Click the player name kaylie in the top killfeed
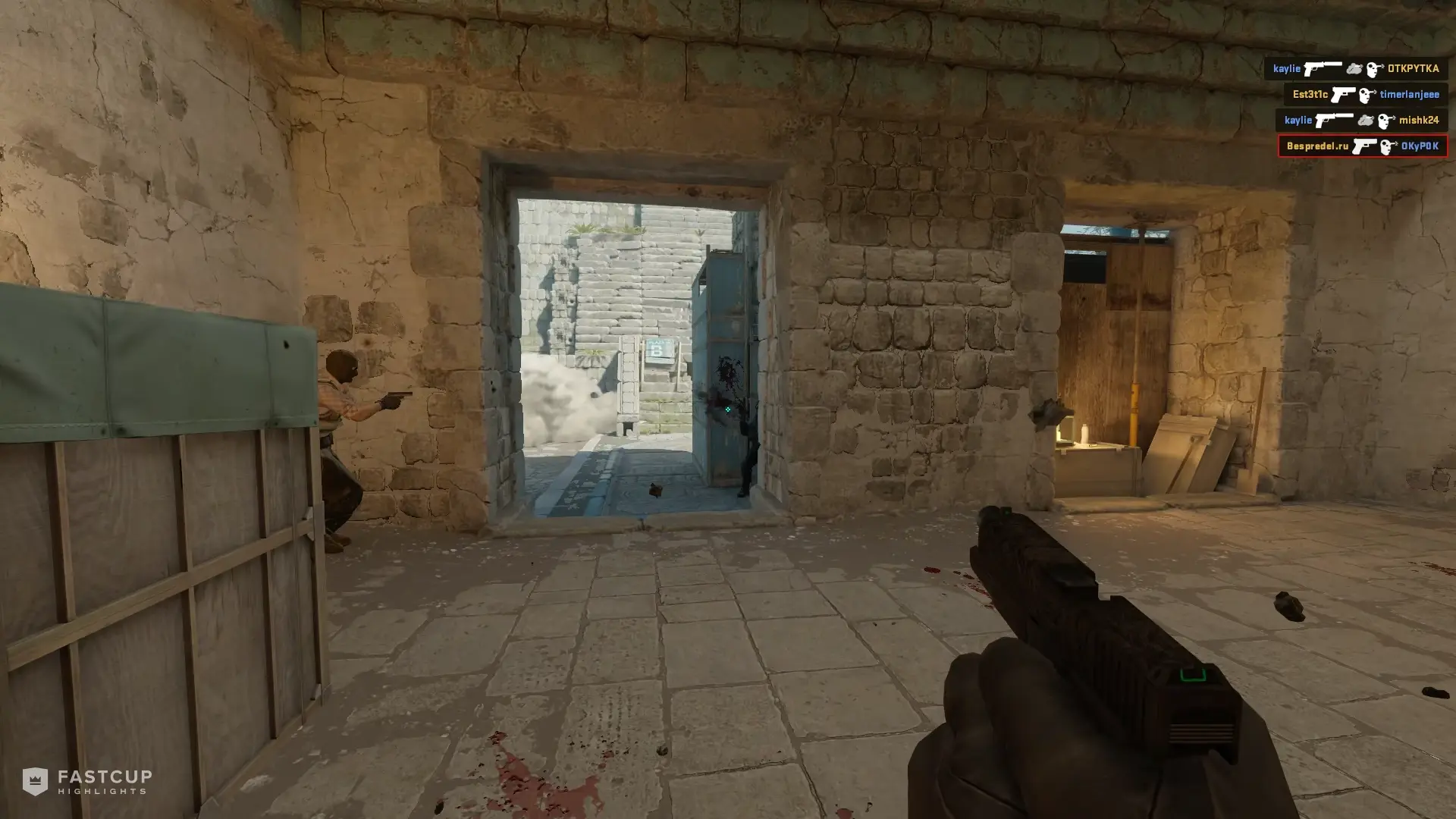Image resolution: width=1456 pixels, height=819 pixels. [1288, 68]
